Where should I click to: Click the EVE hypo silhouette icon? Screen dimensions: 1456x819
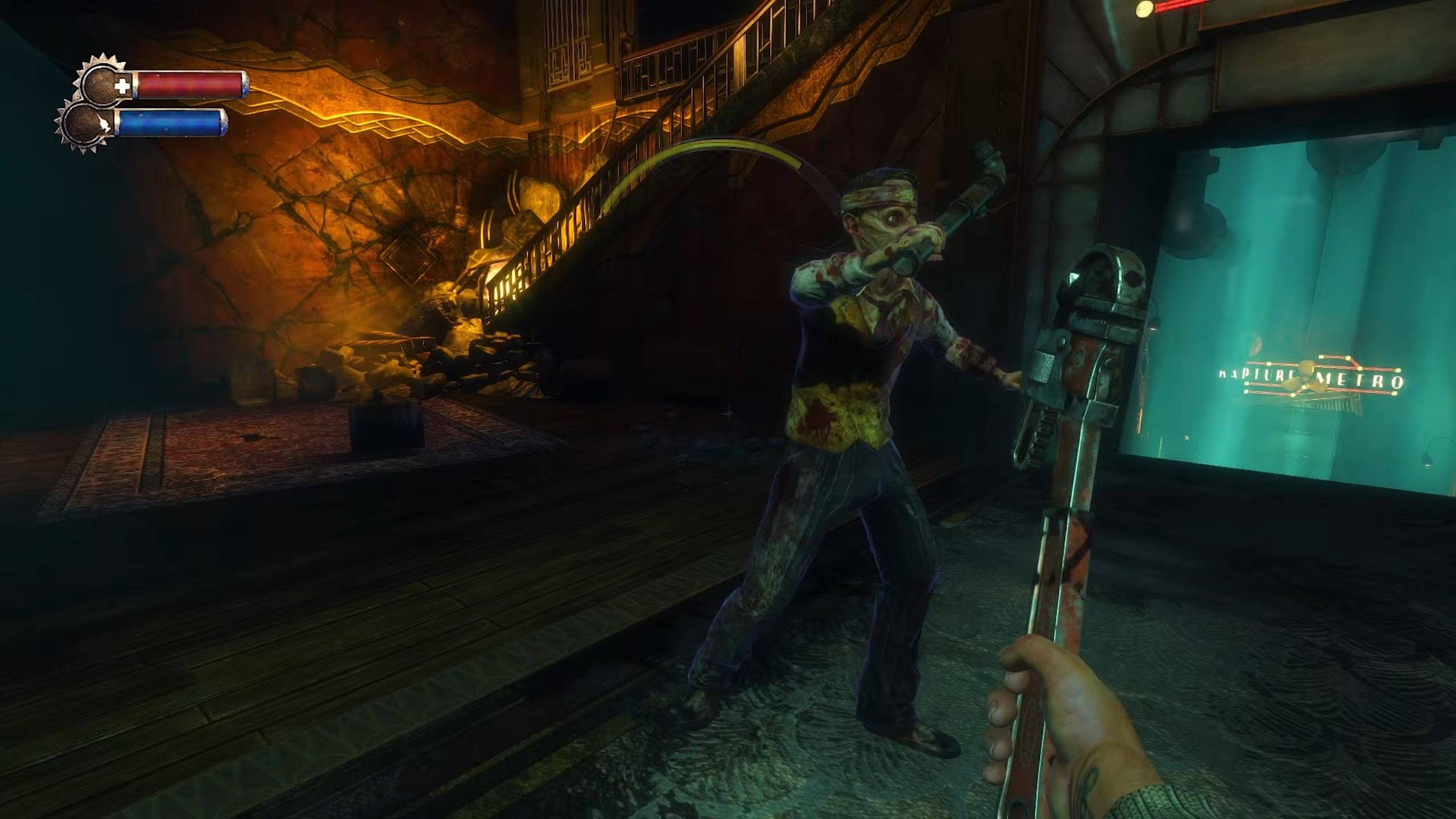click(104, 124)
